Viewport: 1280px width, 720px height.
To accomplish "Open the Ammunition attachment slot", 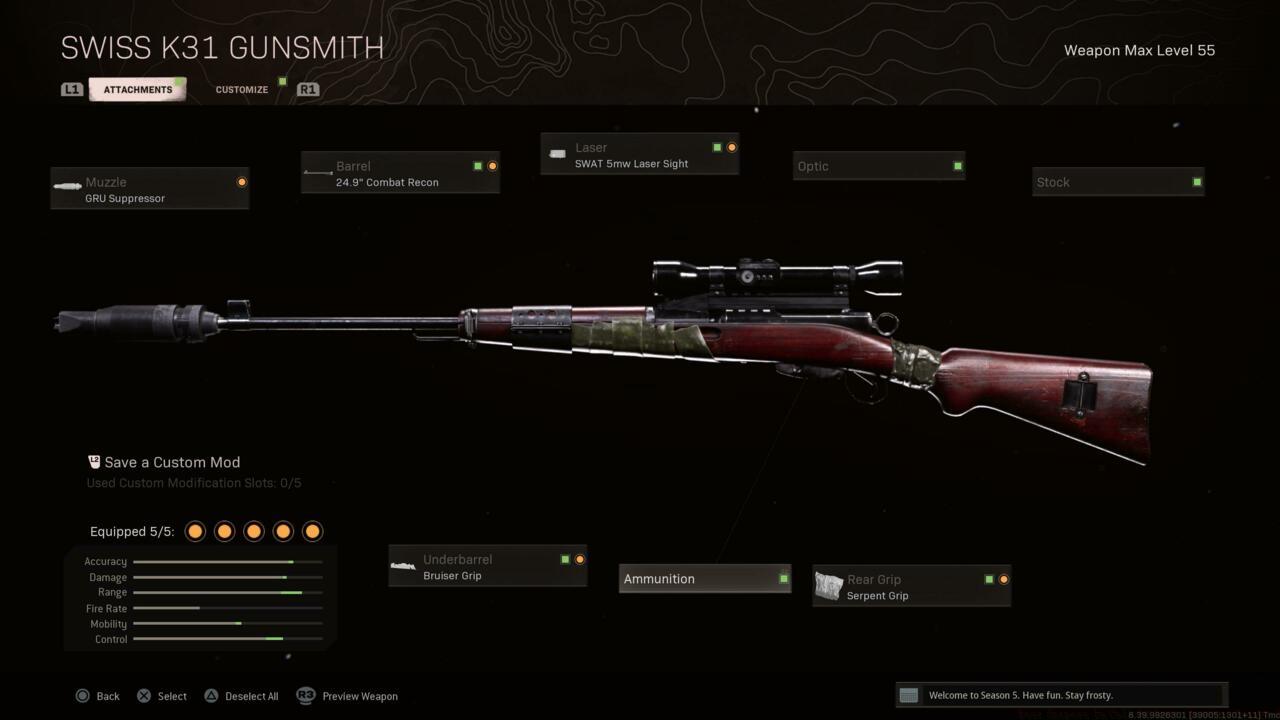I will pyautogui.click(x=704, y=578).
